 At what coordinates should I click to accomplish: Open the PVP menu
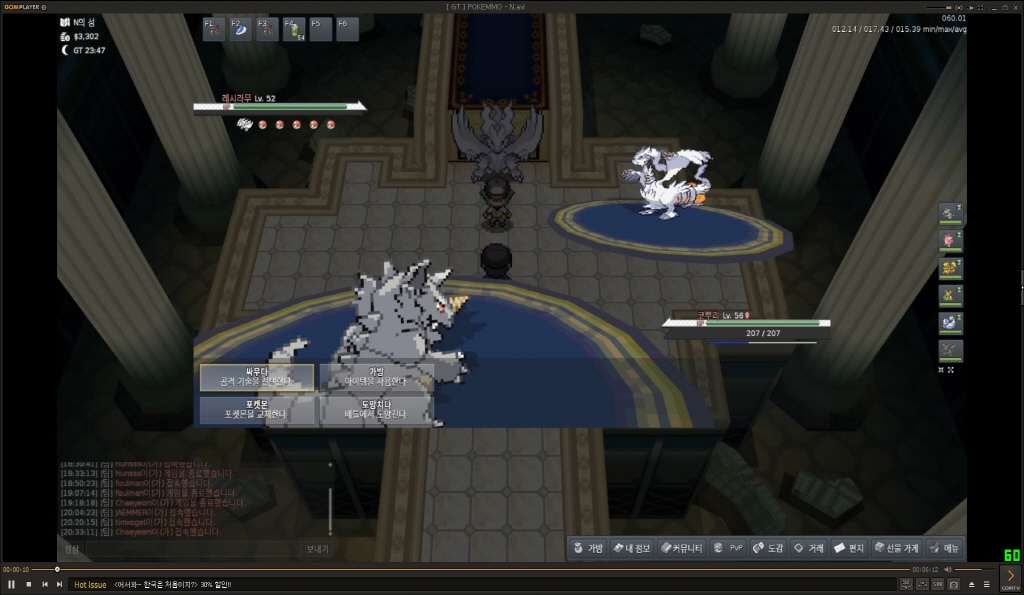pyautogui.click(x=729, y=548)
